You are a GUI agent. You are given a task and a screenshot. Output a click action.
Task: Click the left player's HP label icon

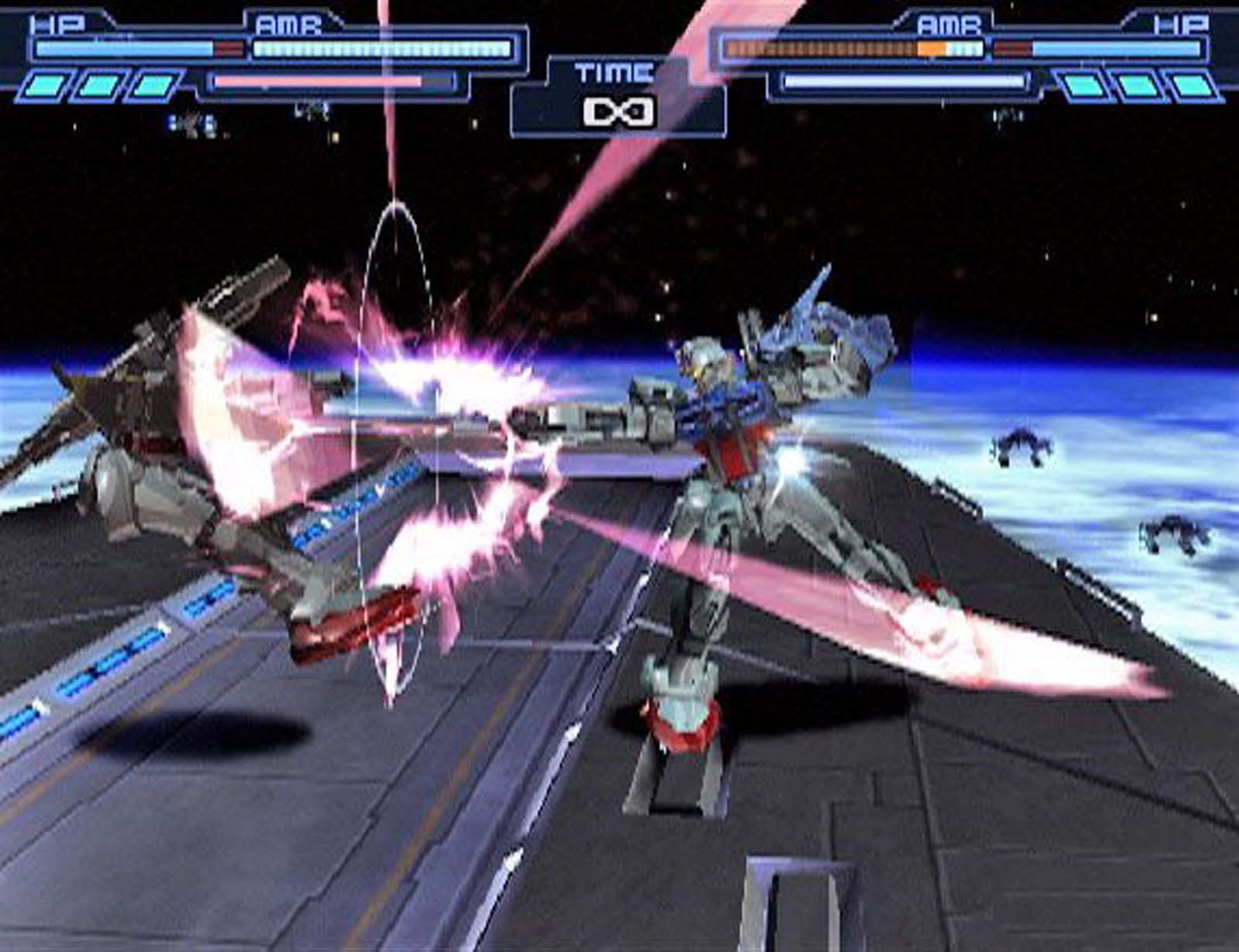coord(58,22)
